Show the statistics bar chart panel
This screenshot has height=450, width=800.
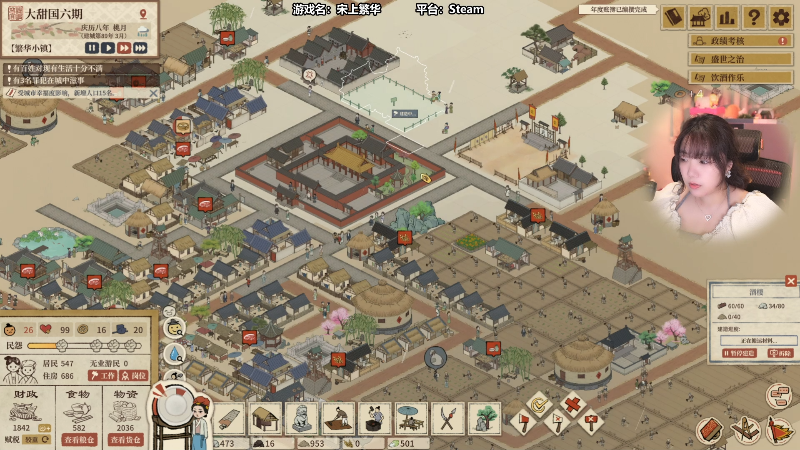tap(727, 17)
